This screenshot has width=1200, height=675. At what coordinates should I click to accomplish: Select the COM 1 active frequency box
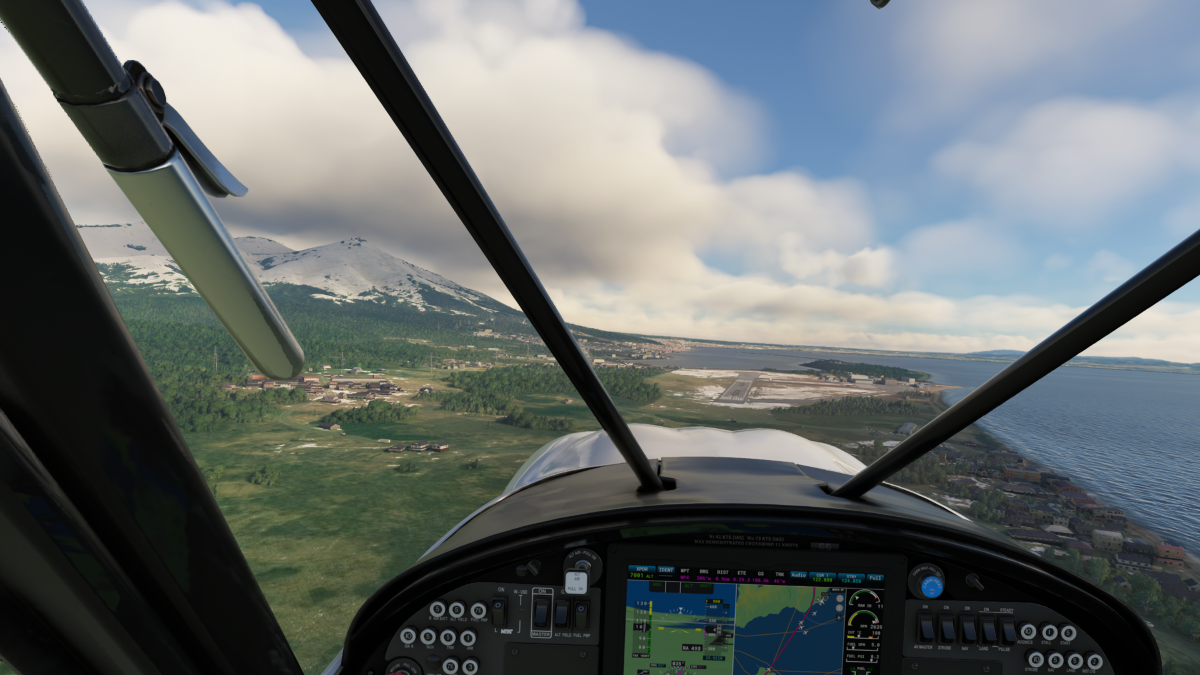[823, 577]
